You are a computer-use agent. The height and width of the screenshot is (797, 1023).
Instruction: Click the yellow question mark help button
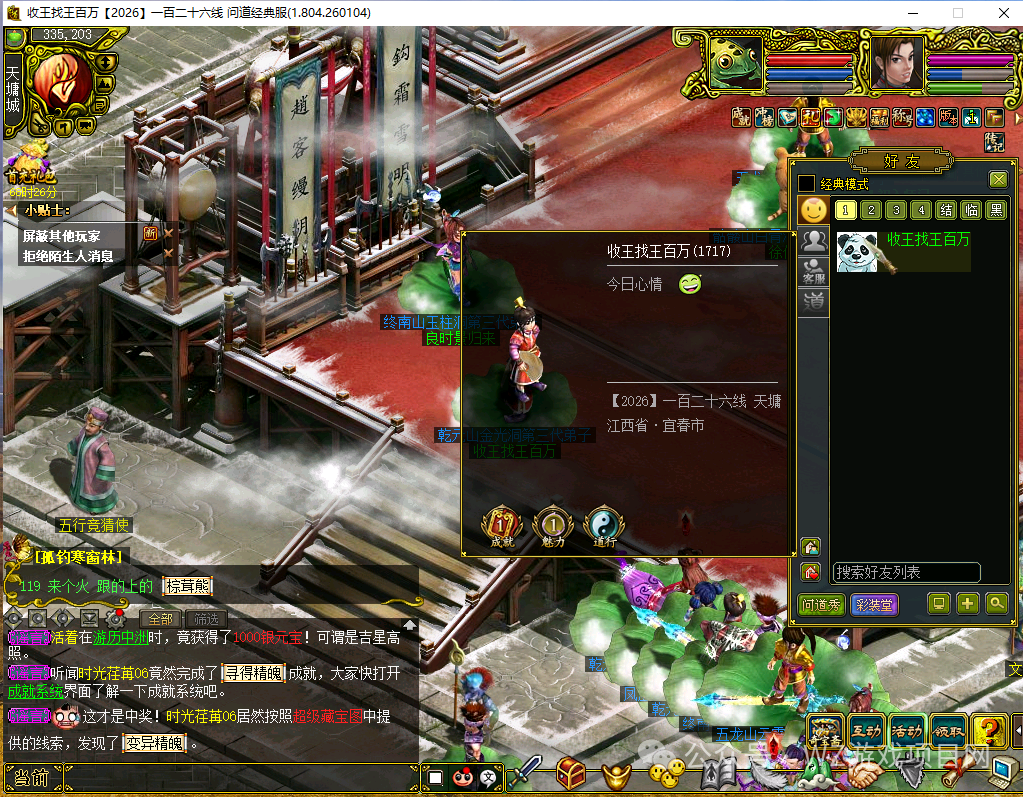[989, 732]
